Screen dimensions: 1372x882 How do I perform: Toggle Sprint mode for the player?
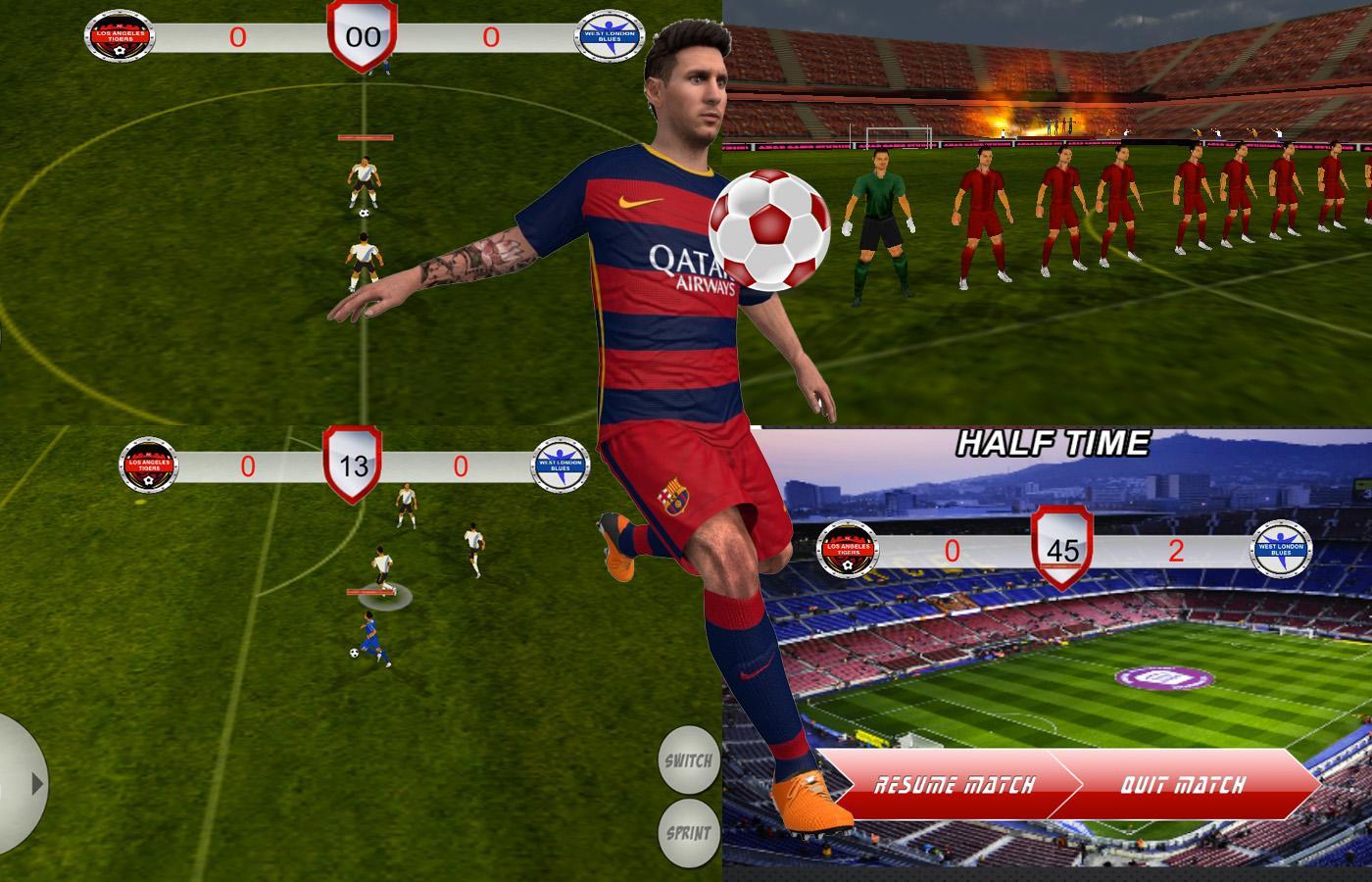click(x=689, y=832)
